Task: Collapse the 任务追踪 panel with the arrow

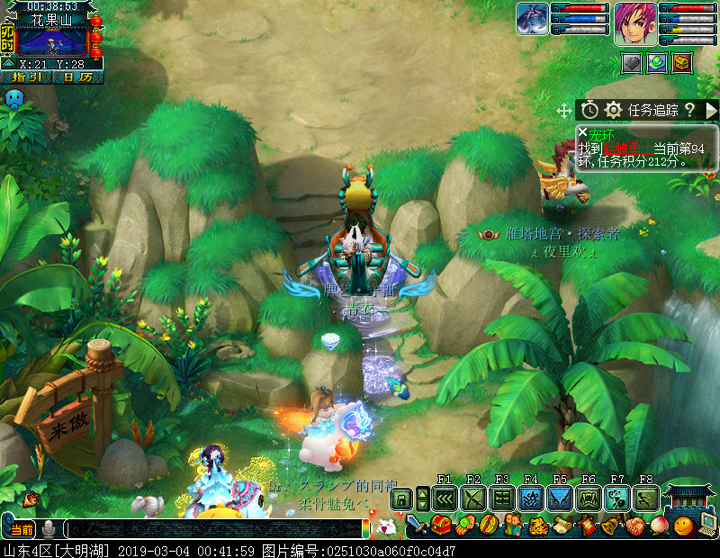Action: click(711, 110)
